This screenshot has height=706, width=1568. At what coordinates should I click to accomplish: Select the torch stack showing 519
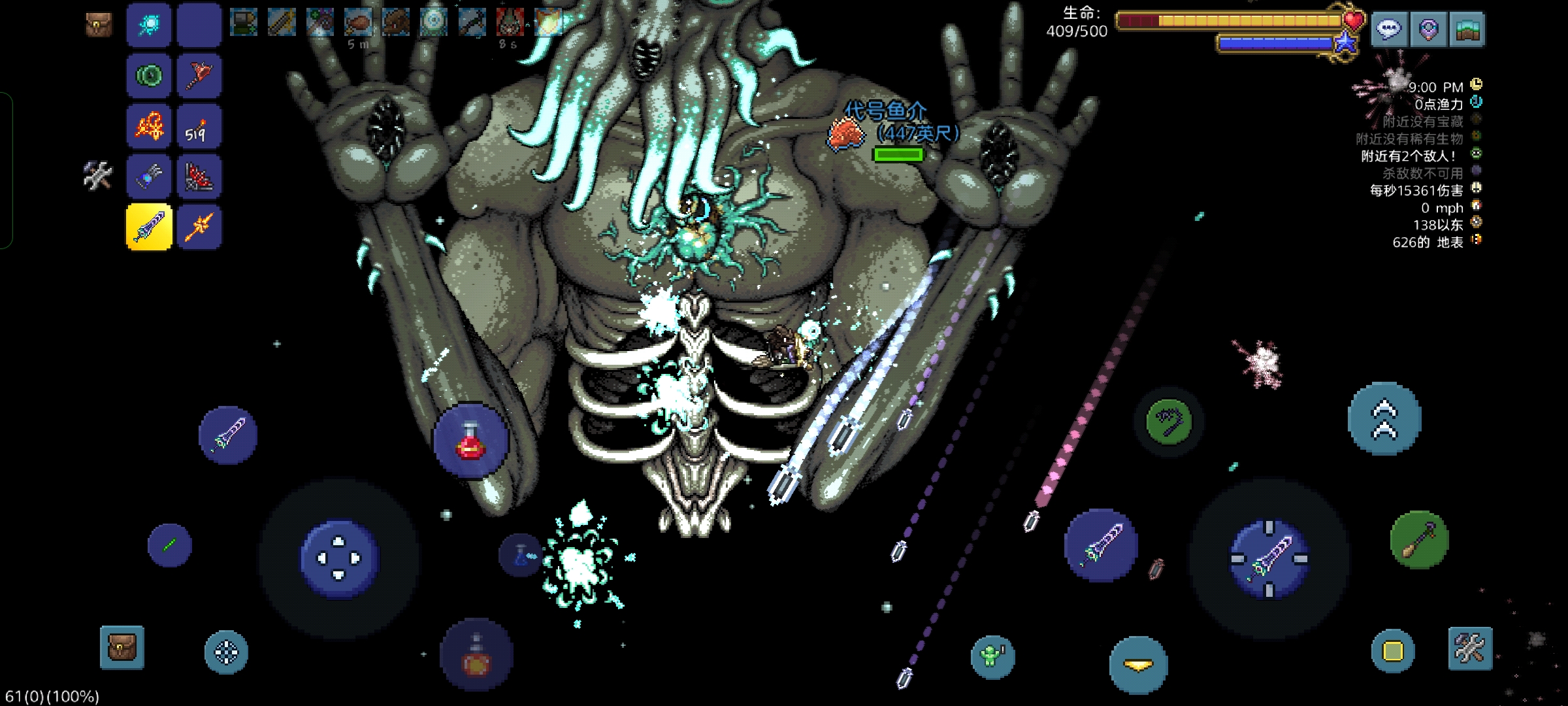pos(199,126)
